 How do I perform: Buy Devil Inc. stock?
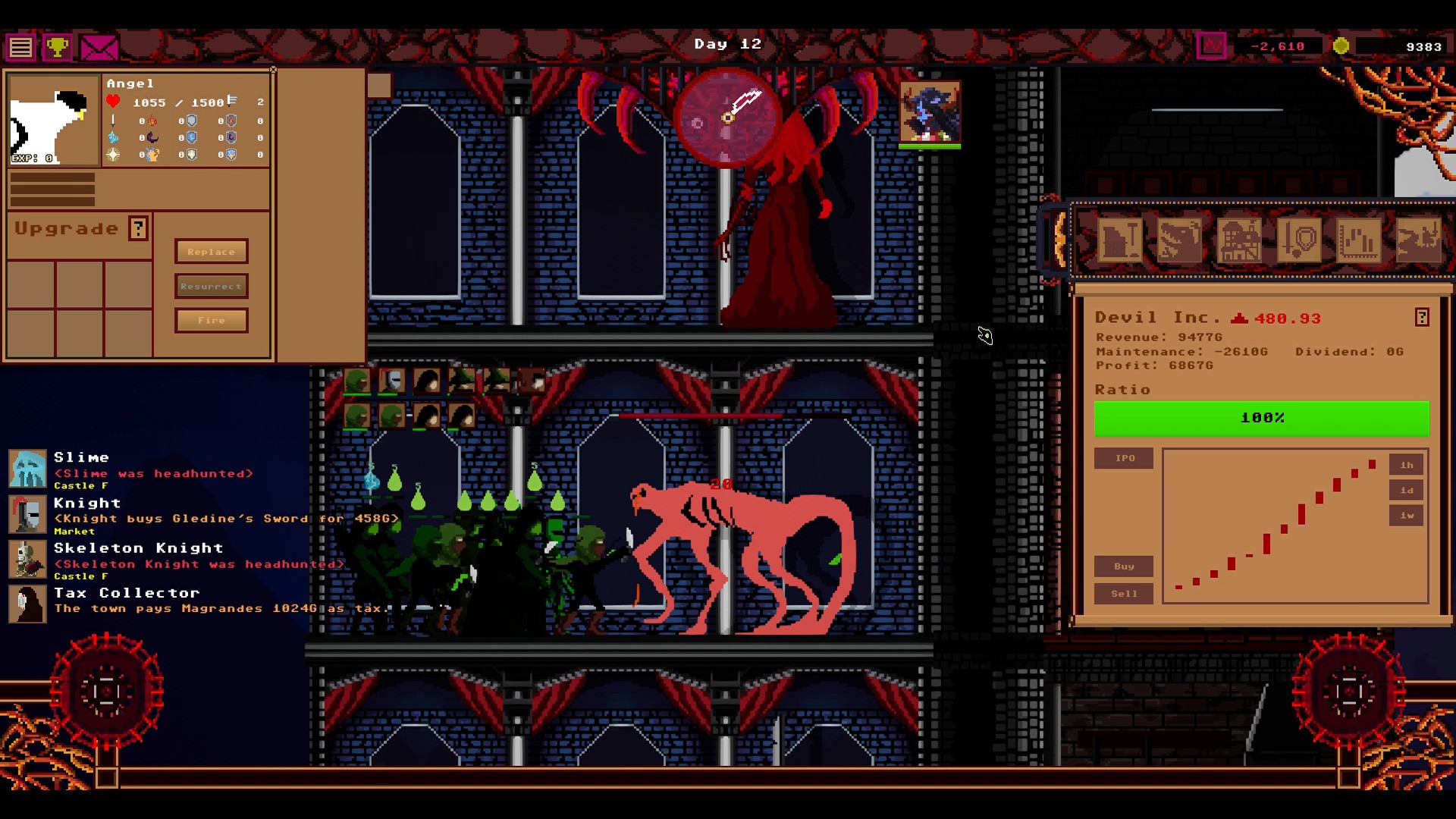1124,566
